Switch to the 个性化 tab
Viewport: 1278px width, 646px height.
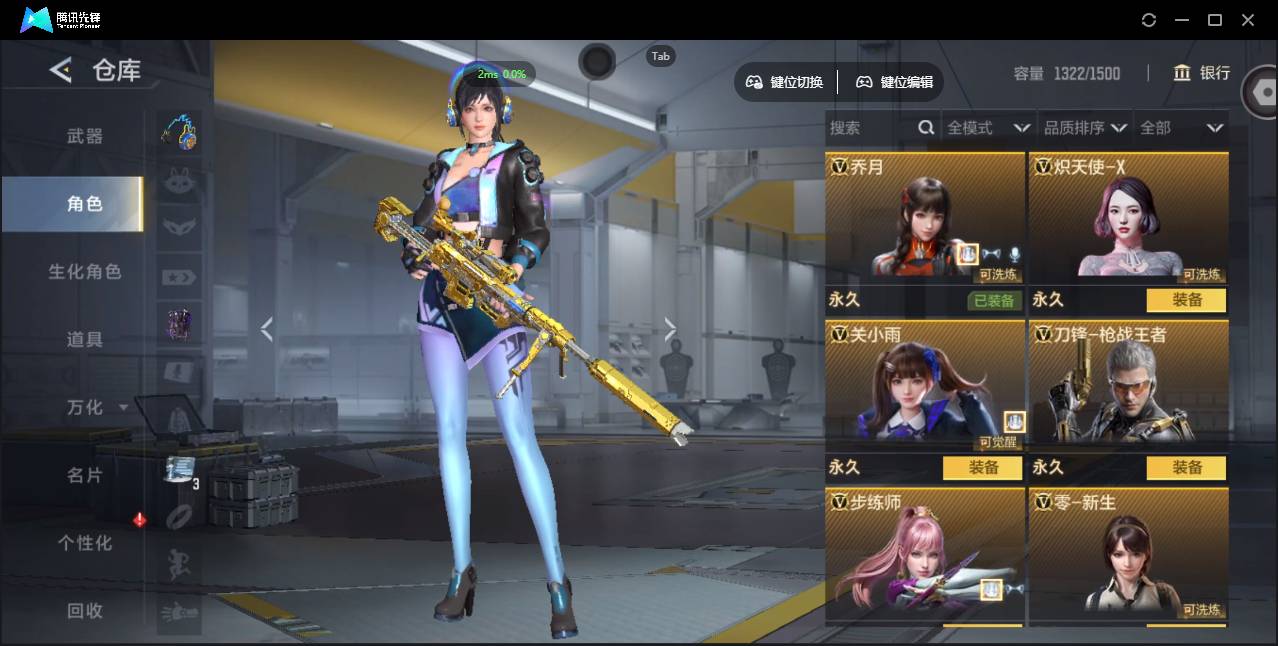tap(85, 543)
